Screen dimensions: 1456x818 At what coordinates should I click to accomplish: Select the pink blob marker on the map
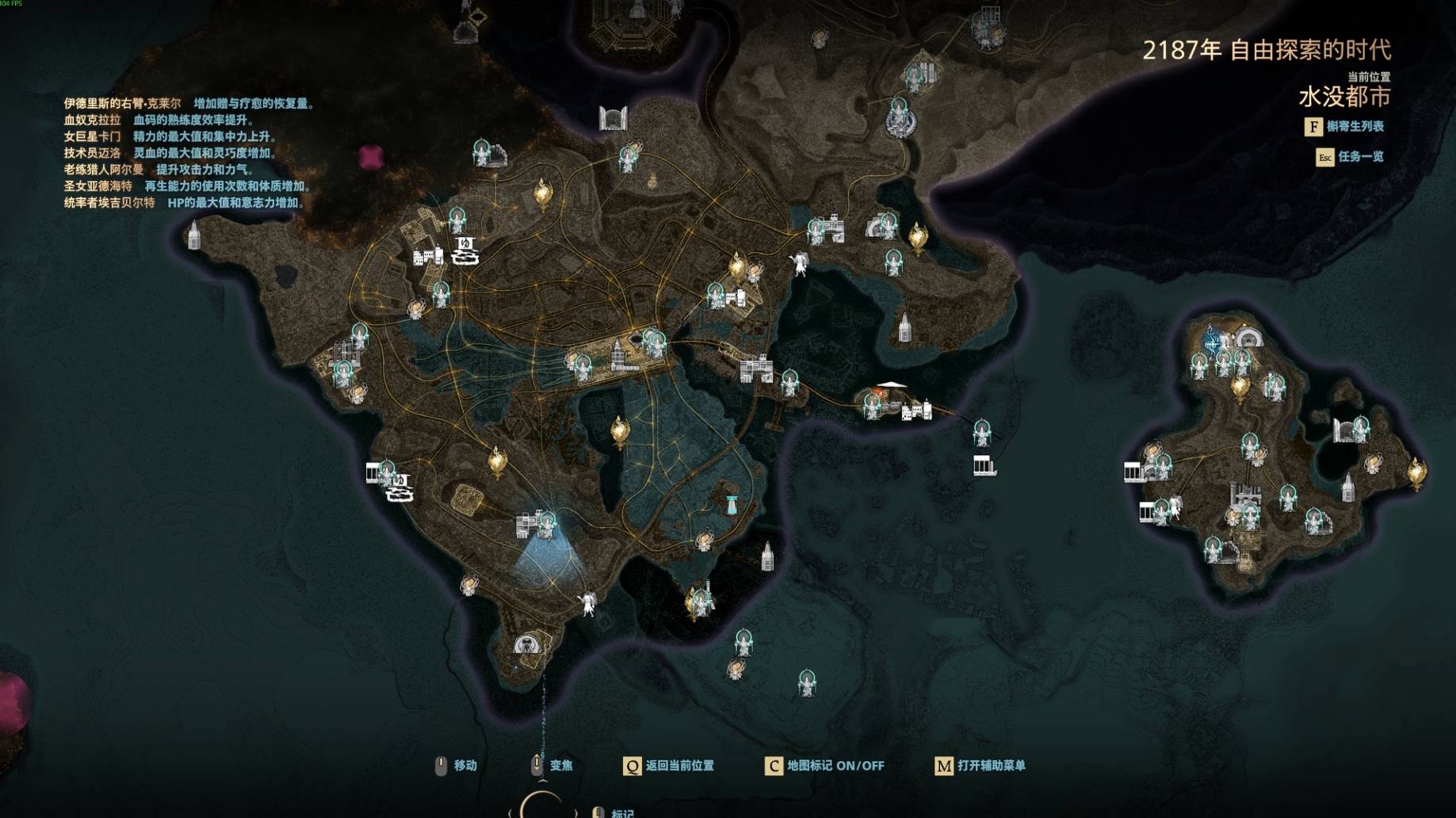371,158
